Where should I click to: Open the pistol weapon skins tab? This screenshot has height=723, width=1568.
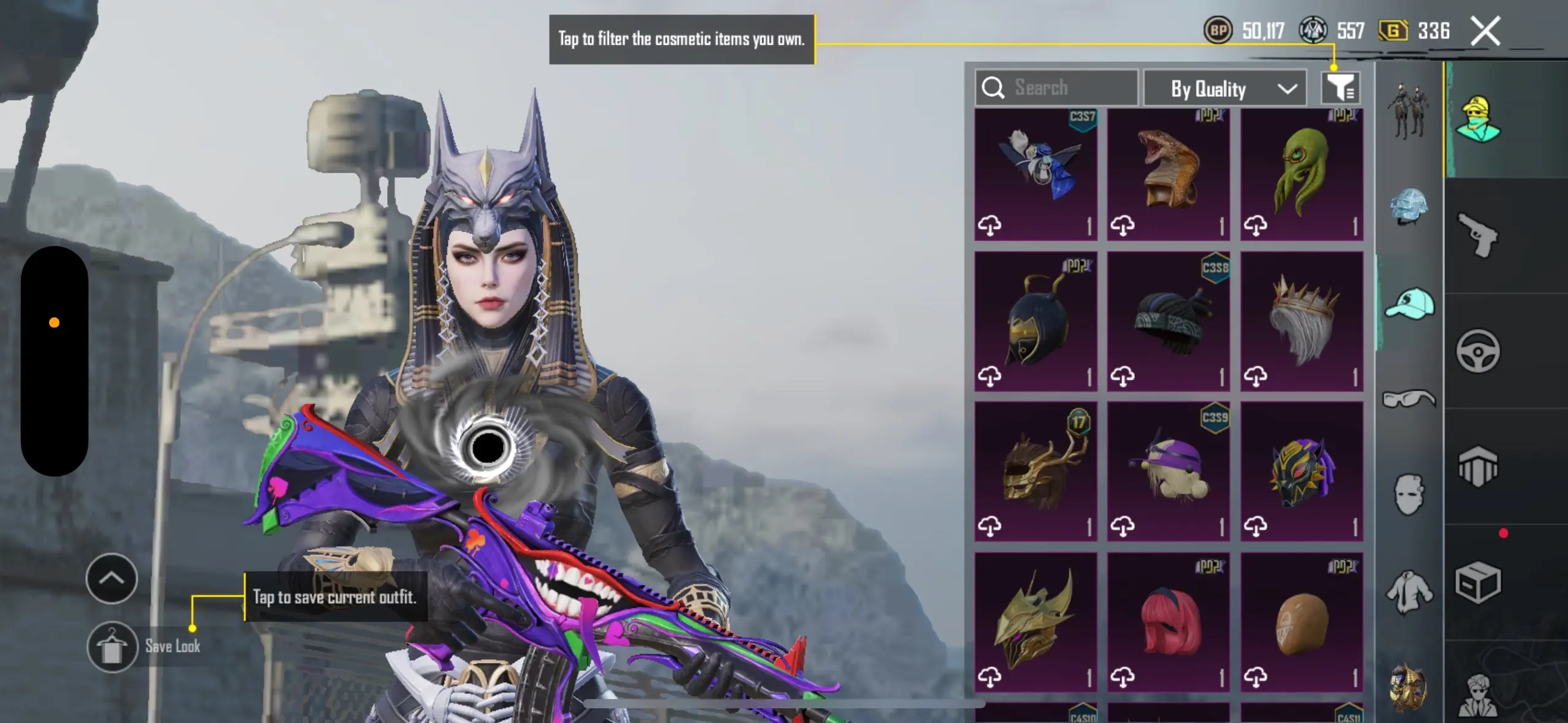point(1478,235)
